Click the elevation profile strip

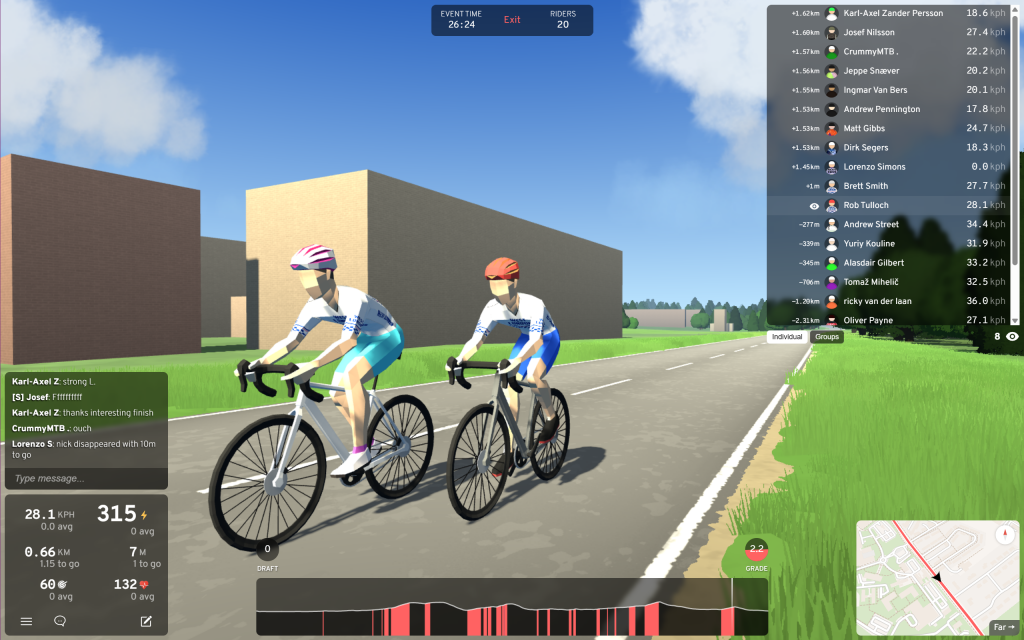[512, 607]
